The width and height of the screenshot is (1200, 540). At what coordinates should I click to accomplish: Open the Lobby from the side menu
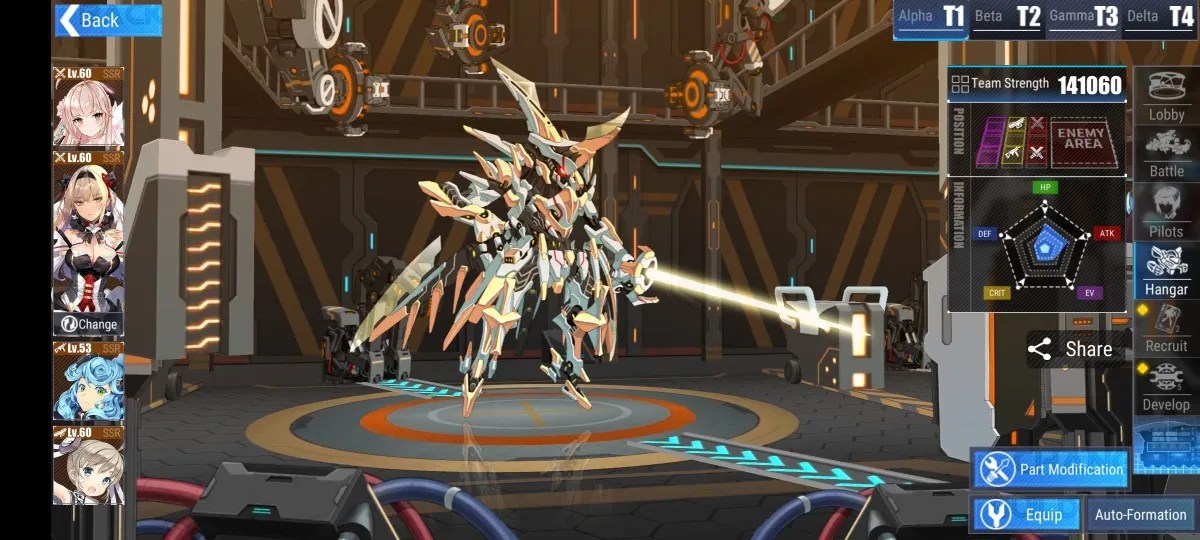(1166, 98)
